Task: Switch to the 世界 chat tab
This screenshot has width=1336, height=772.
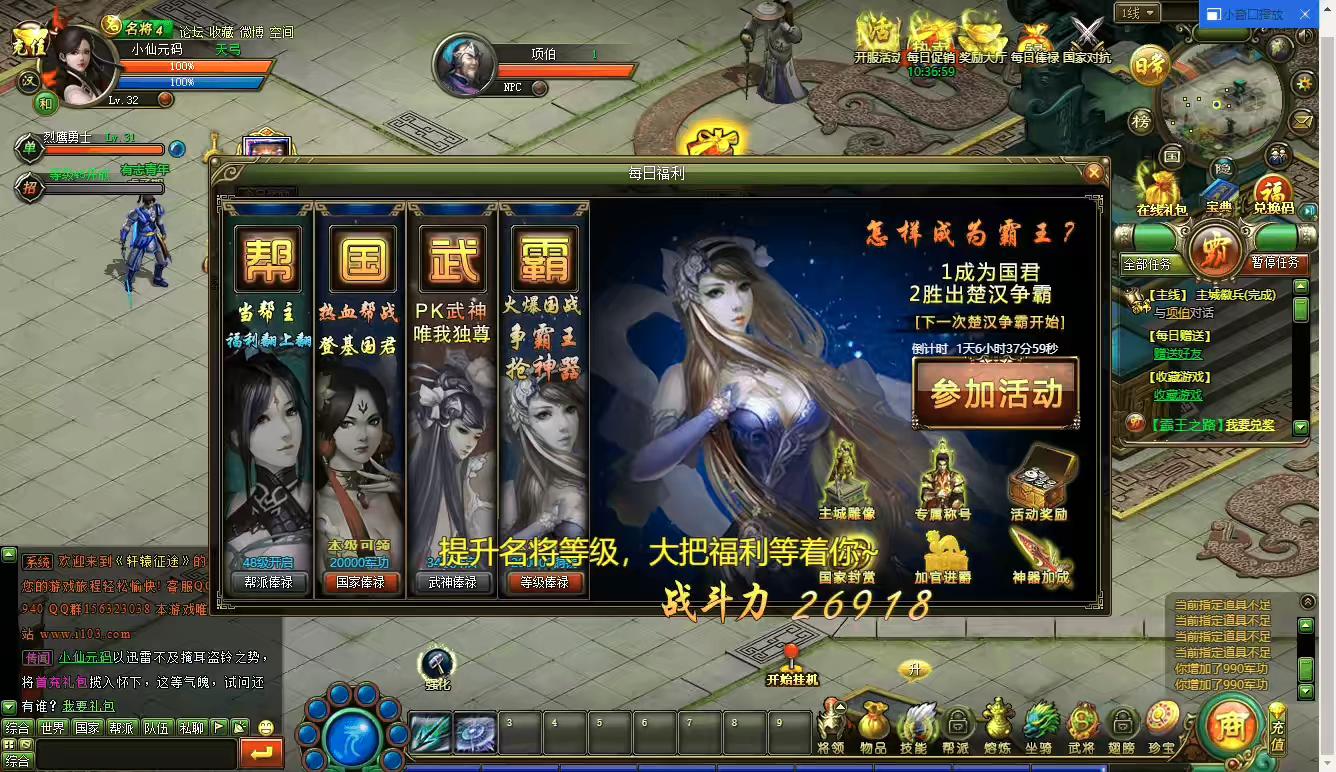Action: tap(52, 727)
